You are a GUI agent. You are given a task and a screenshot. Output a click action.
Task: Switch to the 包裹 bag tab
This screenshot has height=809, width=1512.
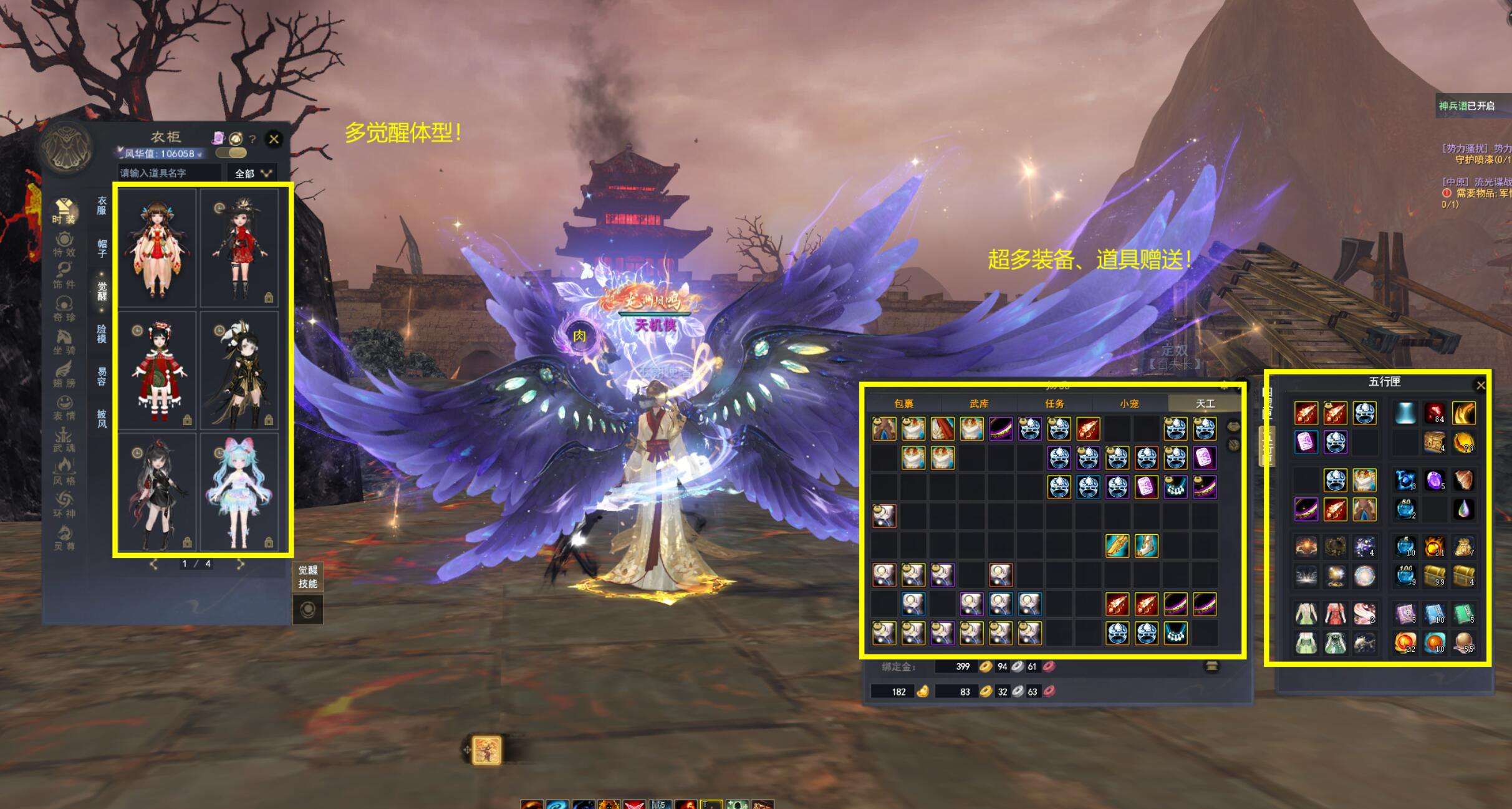click(903, 404)
